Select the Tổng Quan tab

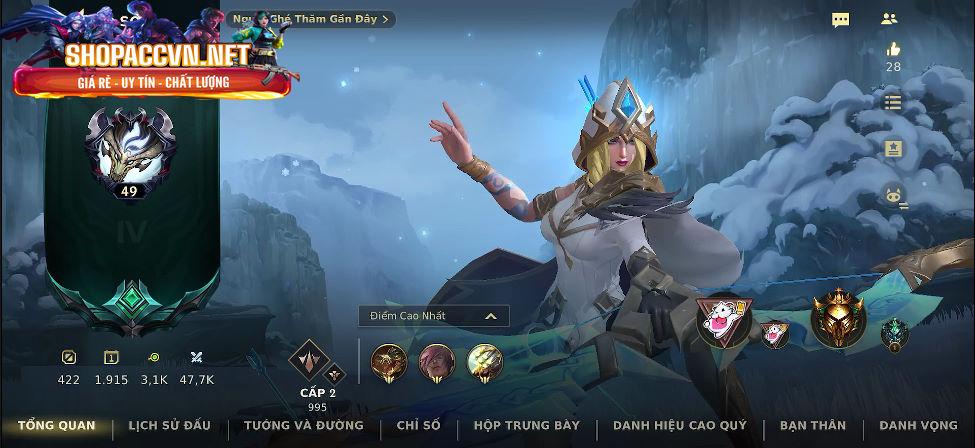(57, 426)
